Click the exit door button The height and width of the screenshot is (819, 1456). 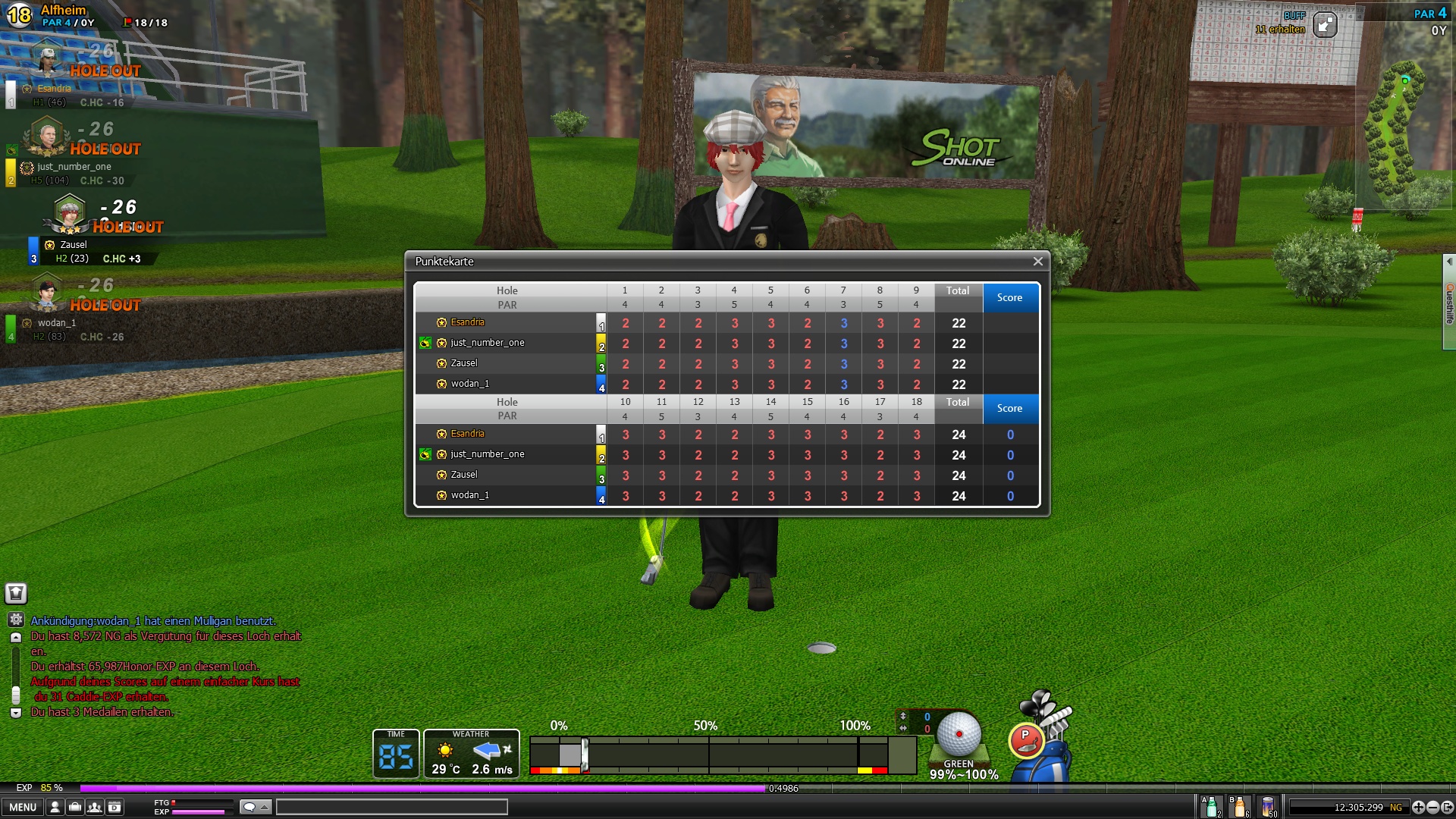(1447, 808)
